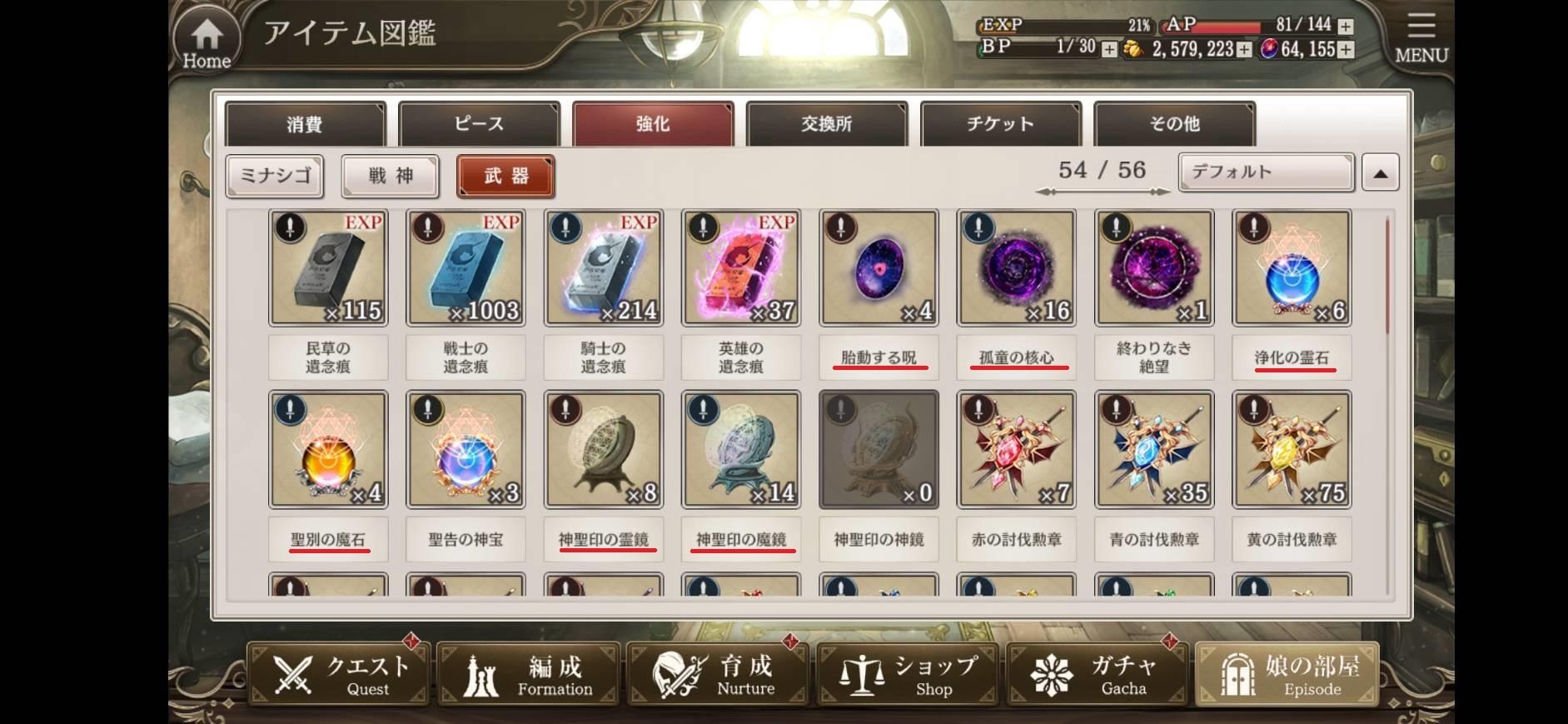
Task: View the 浄化の霊石 item thumbnail
Action: 1291,267
